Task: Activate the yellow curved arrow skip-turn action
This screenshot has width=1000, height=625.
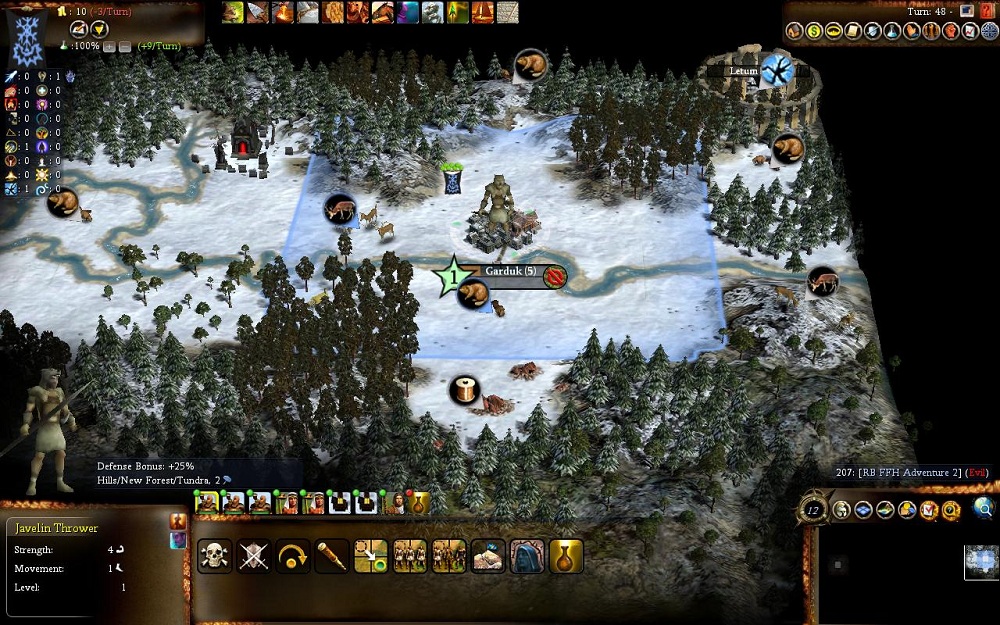Action: pyautogui.click(x=293, y=556)
